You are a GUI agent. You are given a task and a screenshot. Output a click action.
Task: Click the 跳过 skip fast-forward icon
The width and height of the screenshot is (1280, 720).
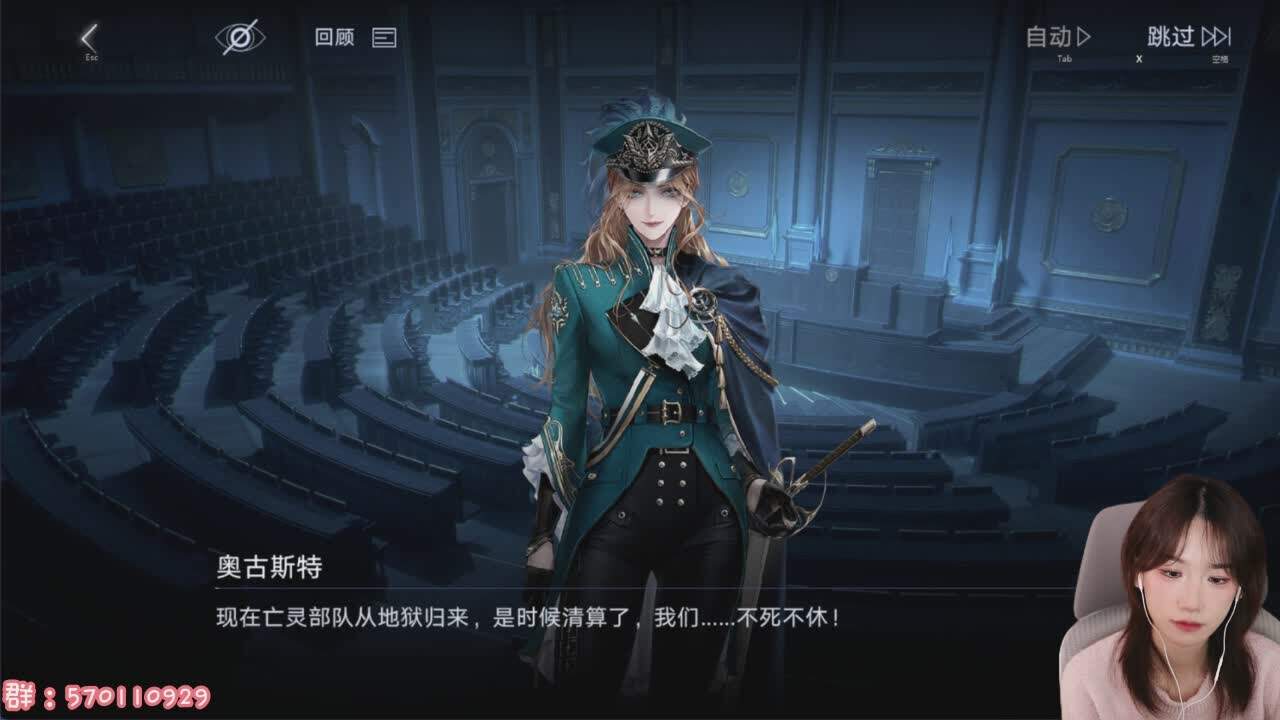[1218, 38]
